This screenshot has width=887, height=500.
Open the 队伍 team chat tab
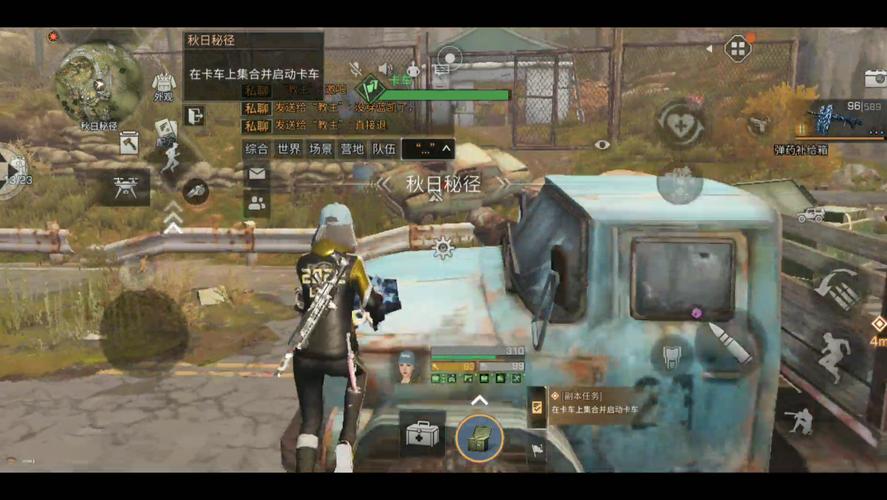[383, 149]
